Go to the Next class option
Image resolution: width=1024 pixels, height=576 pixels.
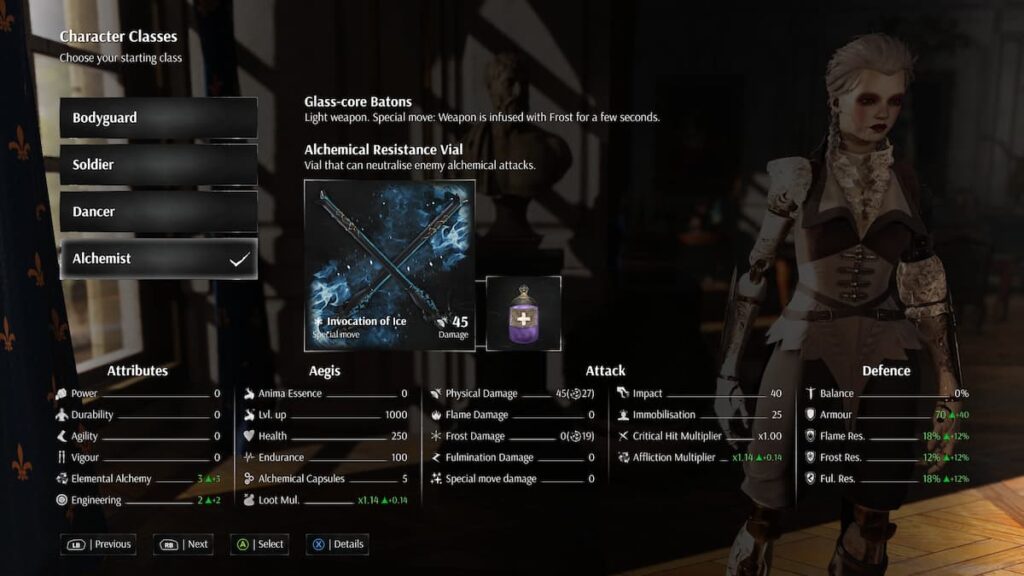[183, 544]
